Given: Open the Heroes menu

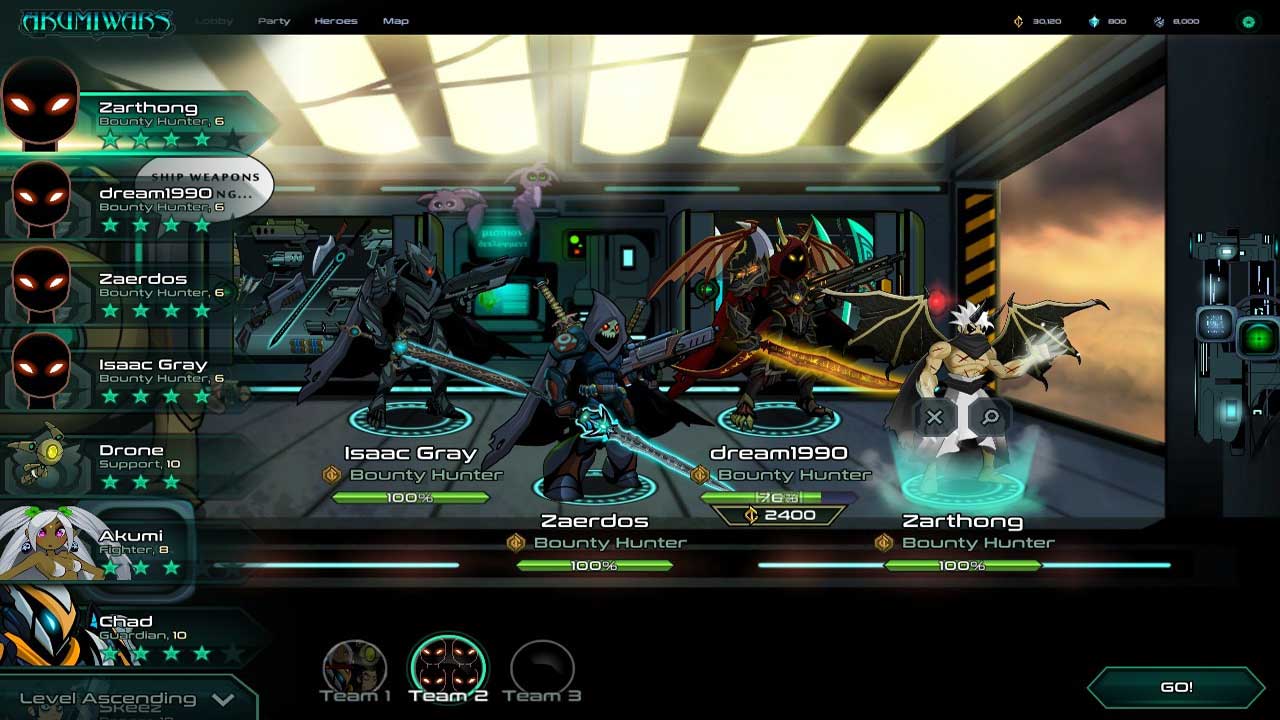Looking at the screenshot, I should [335, 21].
